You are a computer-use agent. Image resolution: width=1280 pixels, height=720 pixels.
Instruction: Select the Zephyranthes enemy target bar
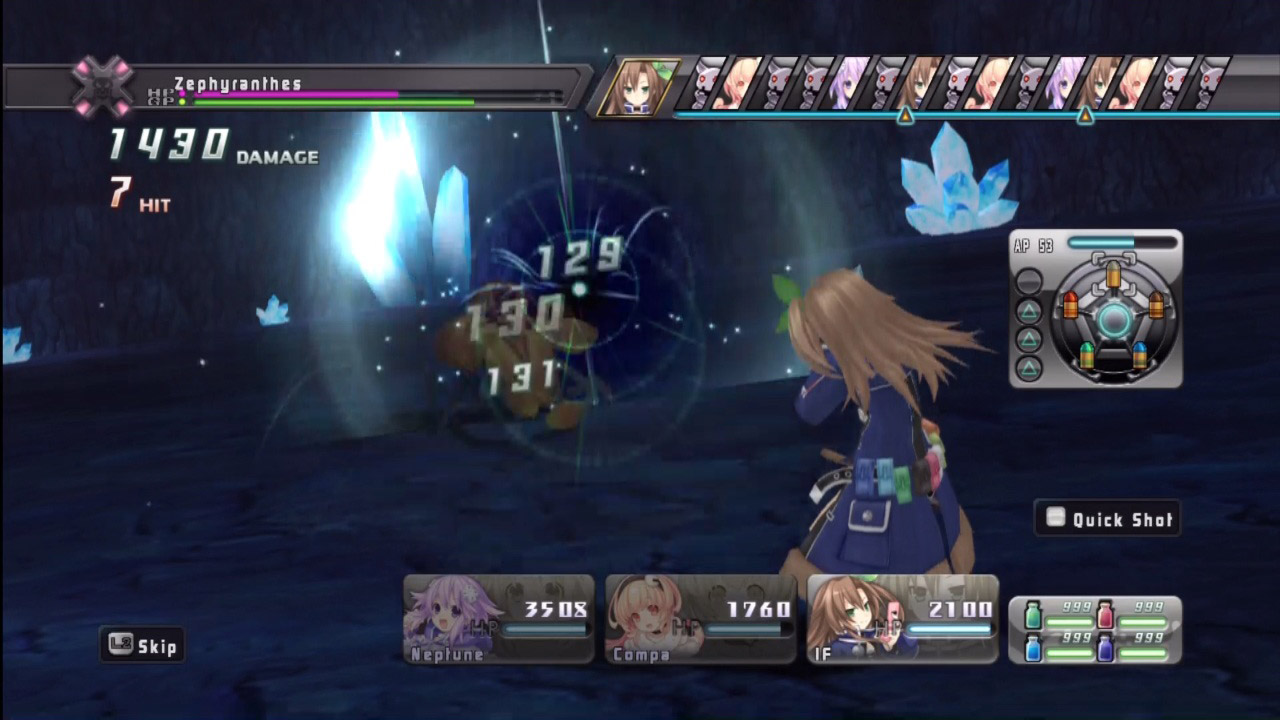300,88
